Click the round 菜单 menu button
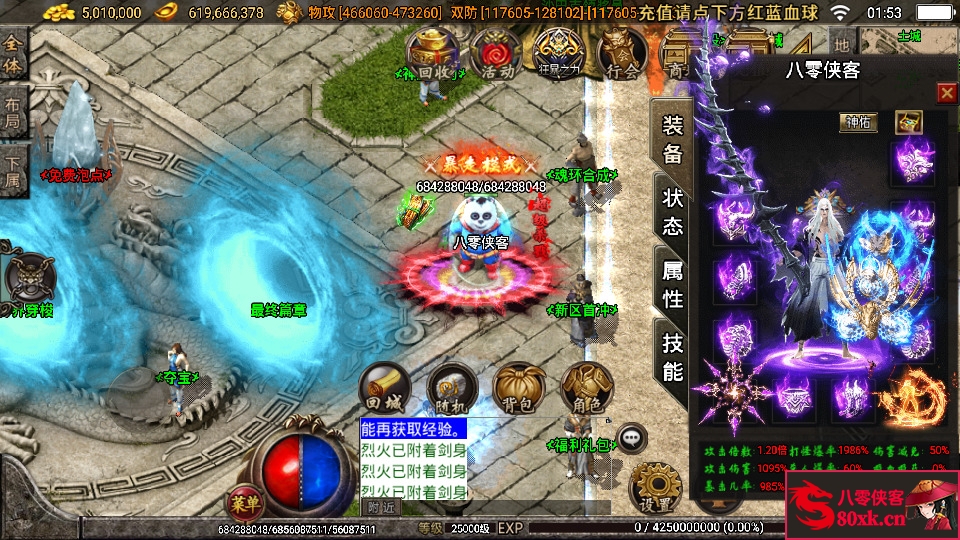Image resolution: width=960 pixels, height=540 pixels. tap(243, 500)
